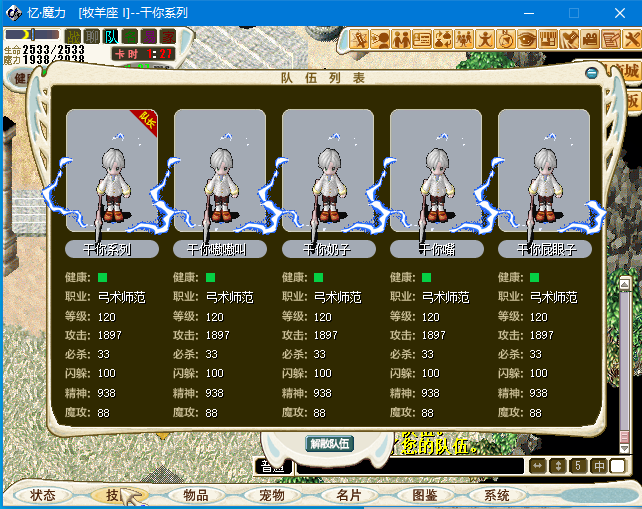The height and width of the screenshot is (509, 642).
Task: Open the 名片 name card menu
Action: (349, 495)
